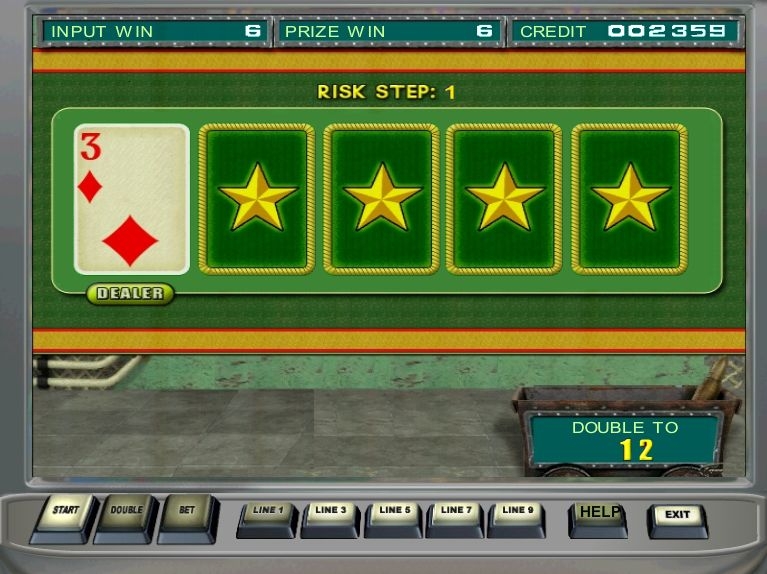Exit the game with the EXIT button
767x574 pixels.
tap(677, 518)
